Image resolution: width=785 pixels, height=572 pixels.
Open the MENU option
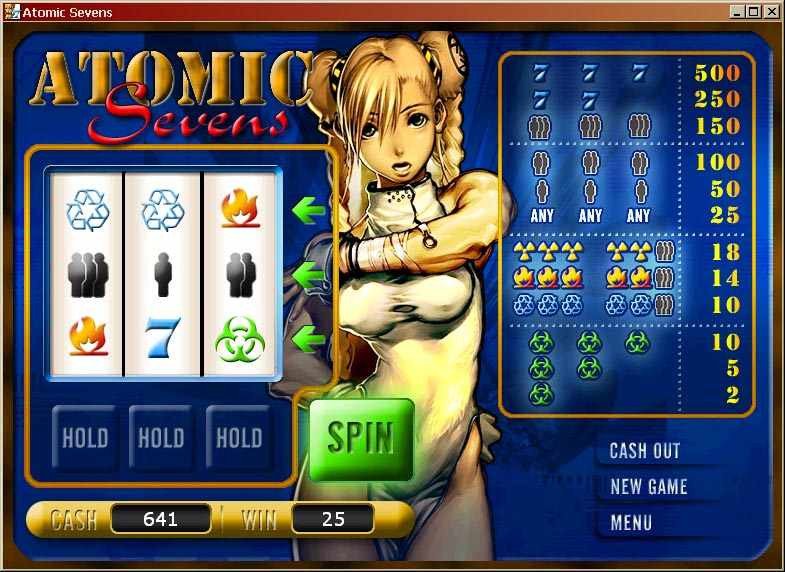[630, 522]
